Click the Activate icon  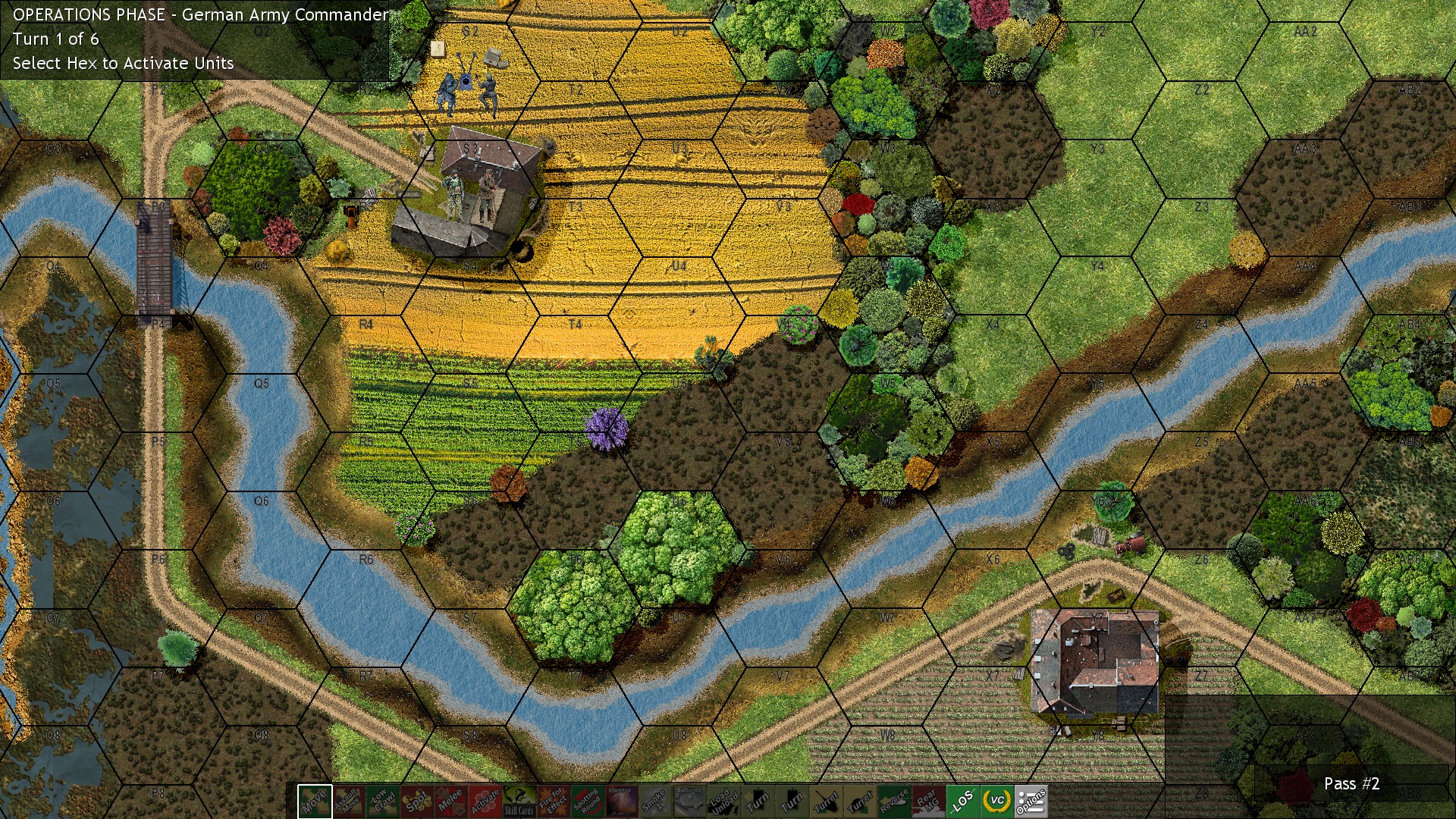pyautogui.click(x=487, y=802)
